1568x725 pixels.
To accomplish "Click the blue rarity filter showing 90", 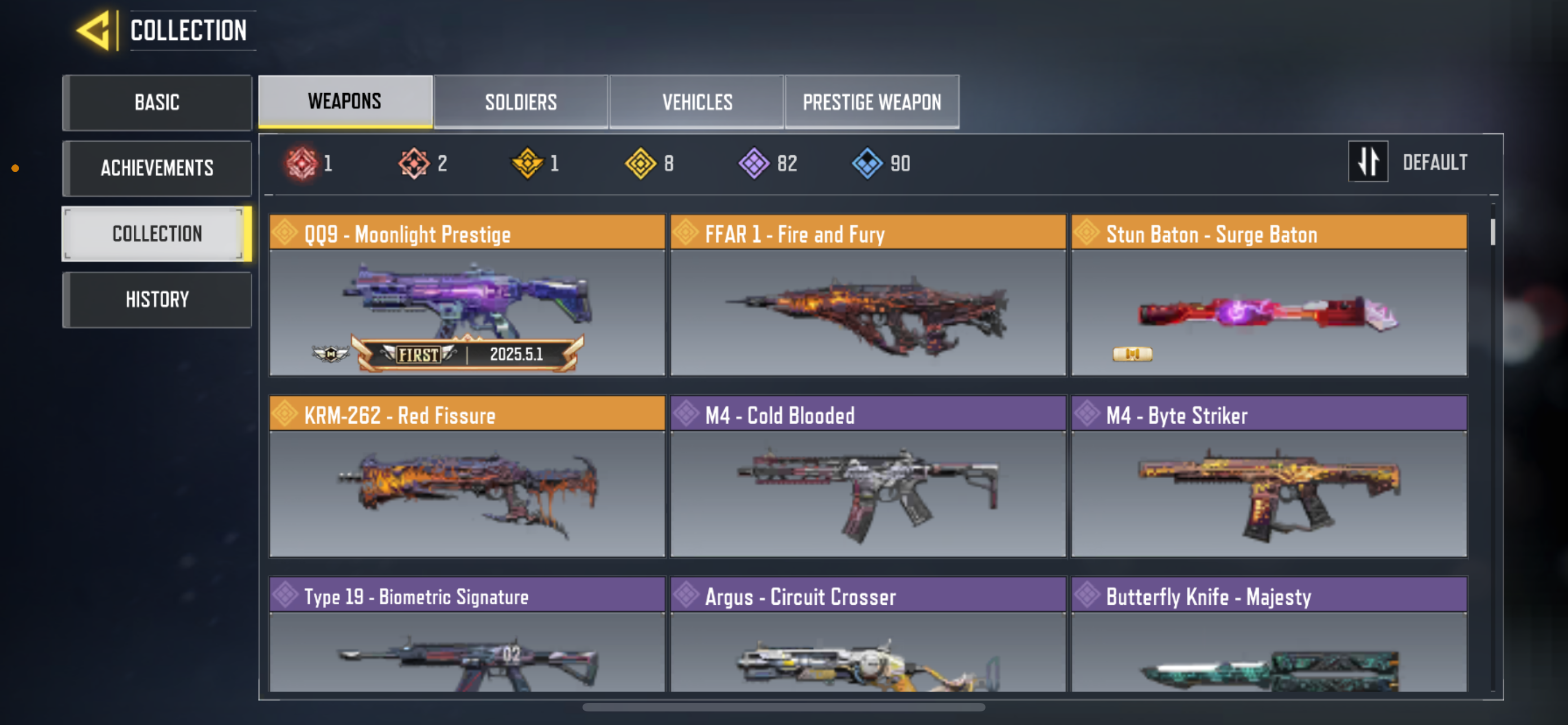I will point(869,162).
